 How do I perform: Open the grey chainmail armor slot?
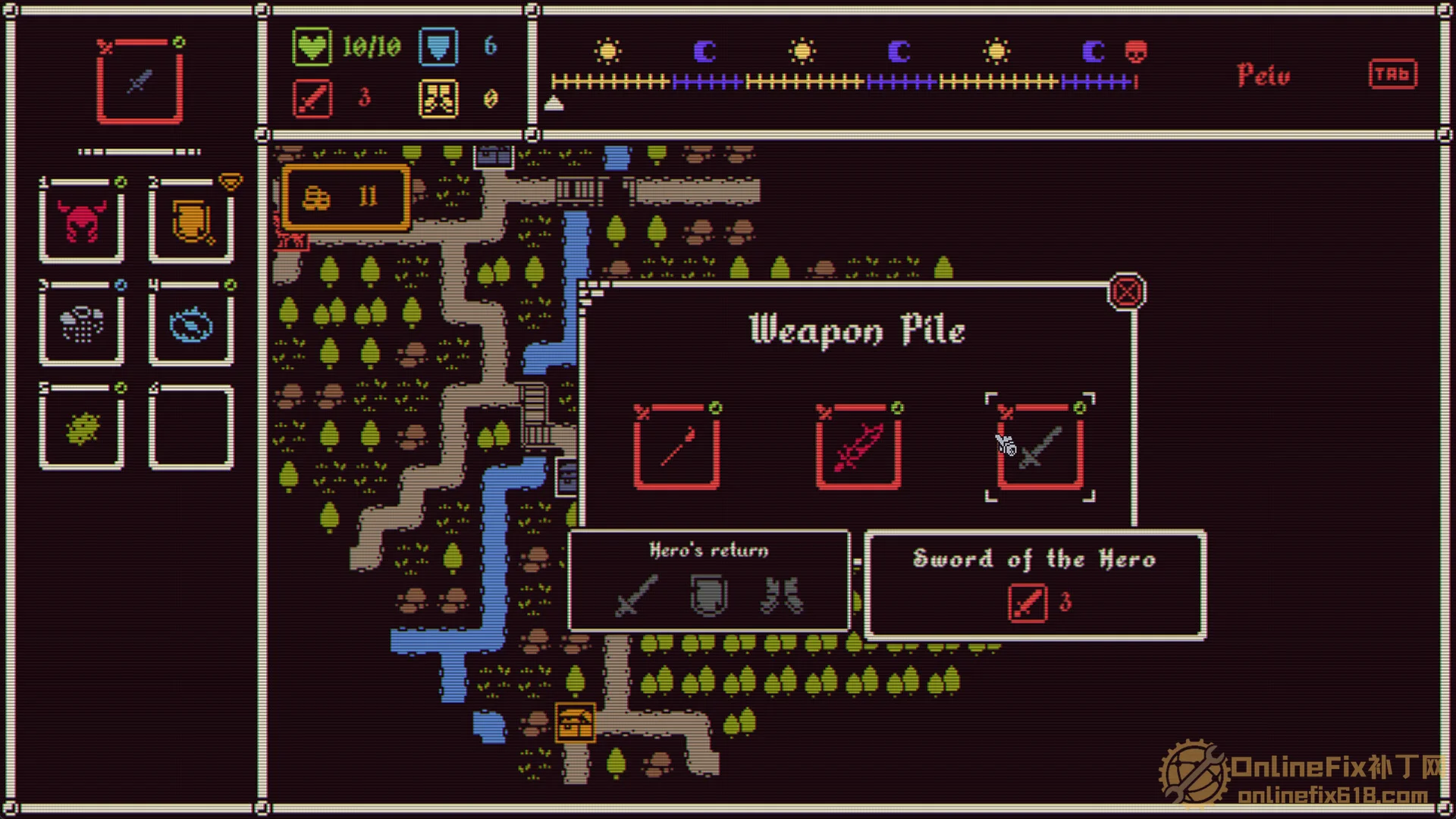click(82, 325)
